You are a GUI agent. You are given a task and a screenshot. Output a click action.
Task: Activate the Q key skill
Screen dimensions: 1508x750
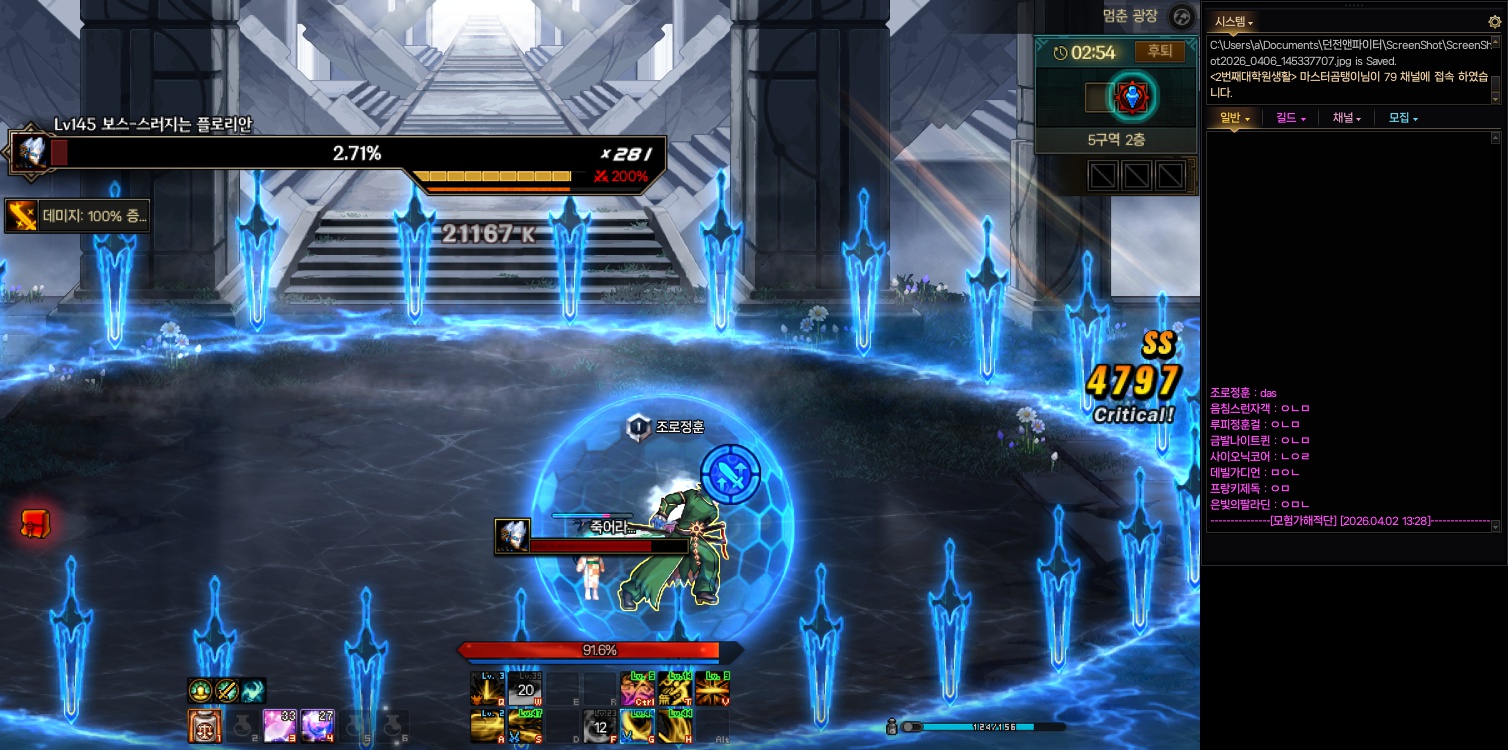[x=487, y=689]
